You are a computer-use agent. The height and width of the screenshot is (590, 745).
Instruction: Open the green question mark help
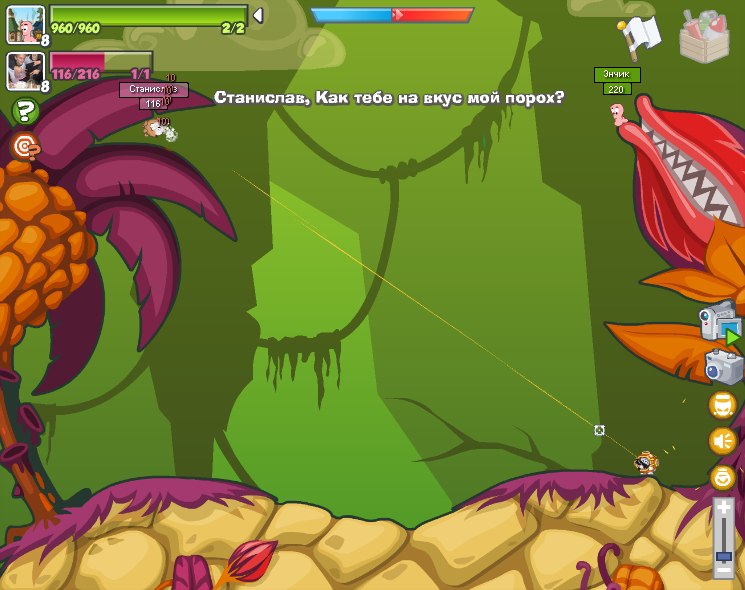[25, 111]
